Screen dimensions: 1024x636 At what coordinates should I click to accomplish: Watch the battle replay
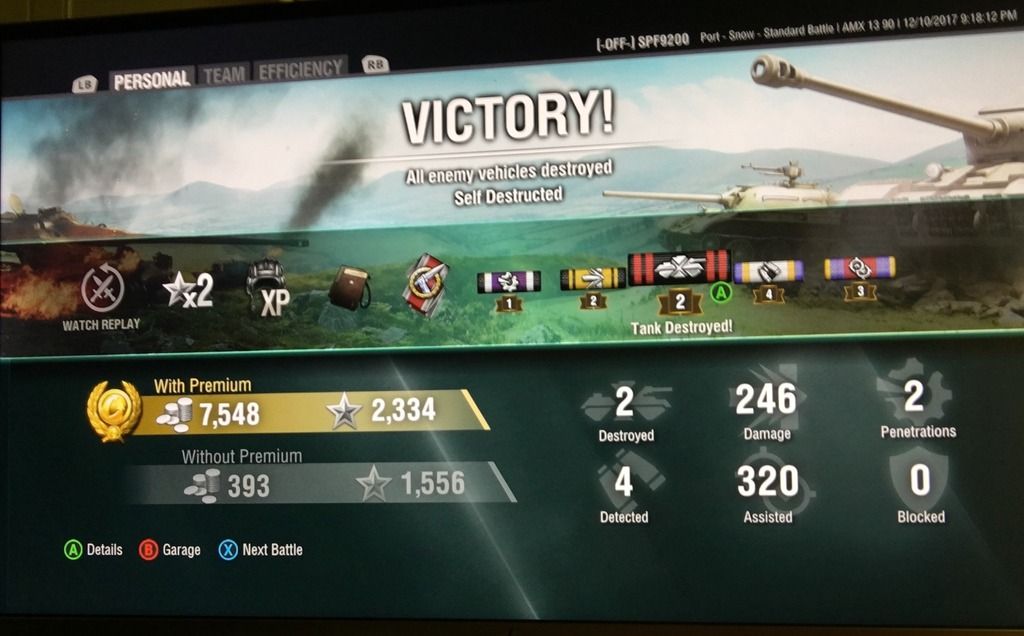point(102,292)
